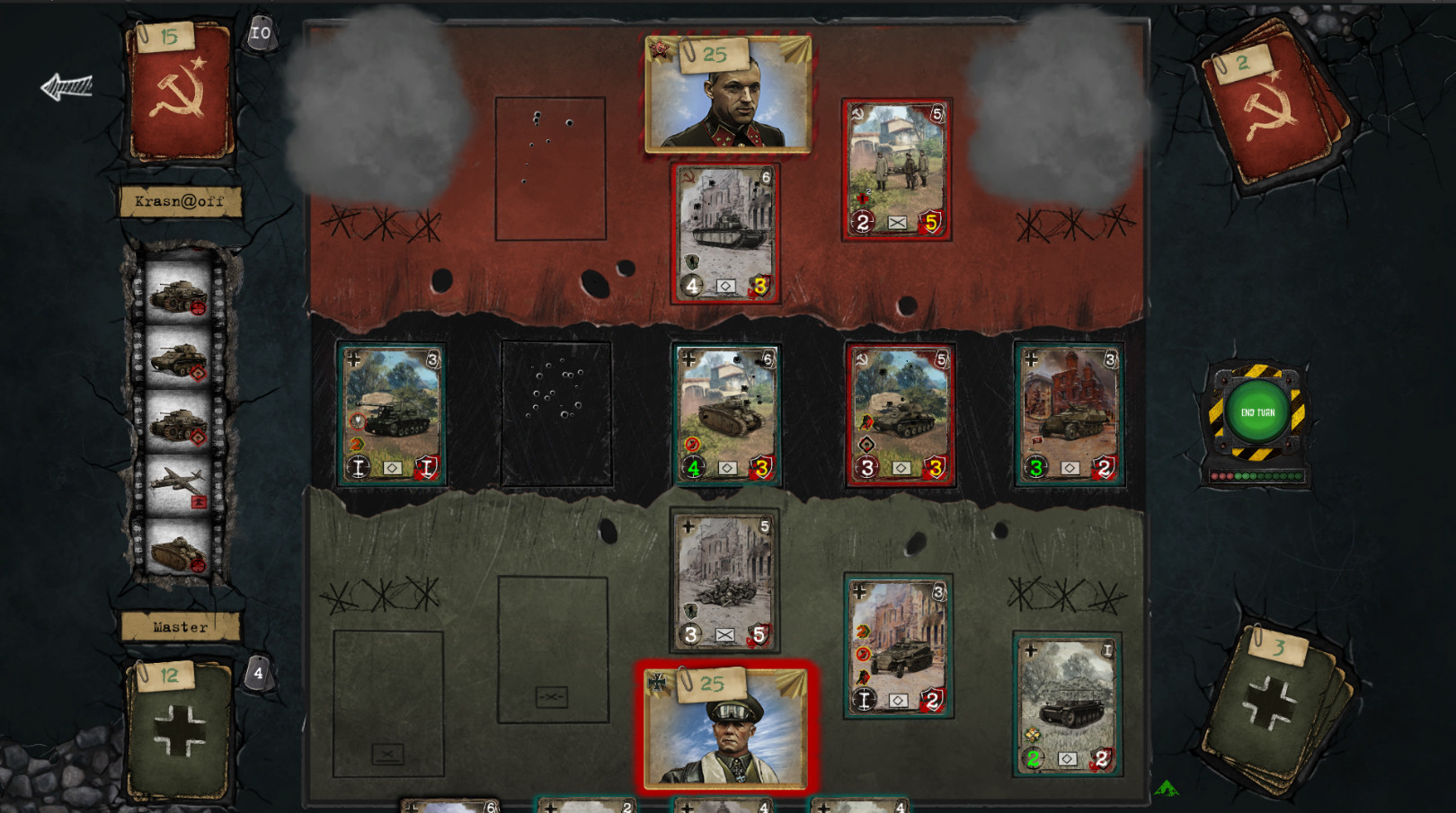The image size is (1456, 813).
Task: Click the dog tag showing 4 cards
Action: 257,671
